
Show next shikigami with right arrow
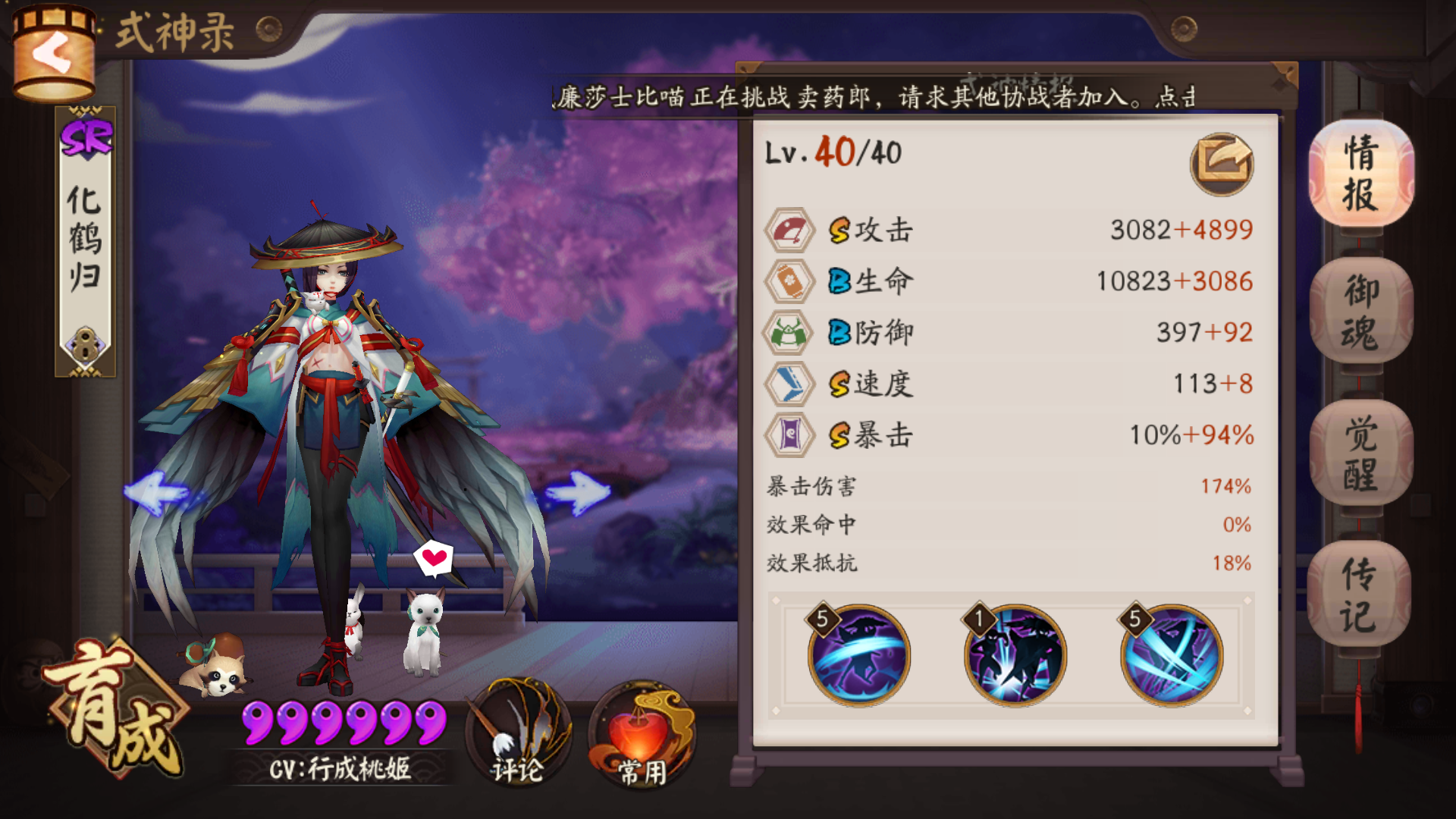pos(578,493)
